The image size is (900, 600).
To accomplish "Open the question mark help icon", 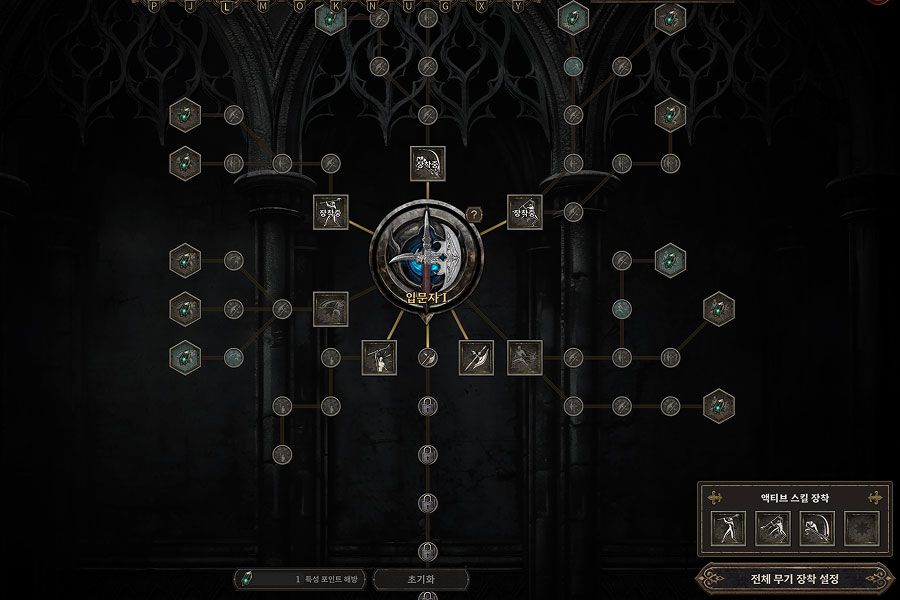I will [475, 214].
